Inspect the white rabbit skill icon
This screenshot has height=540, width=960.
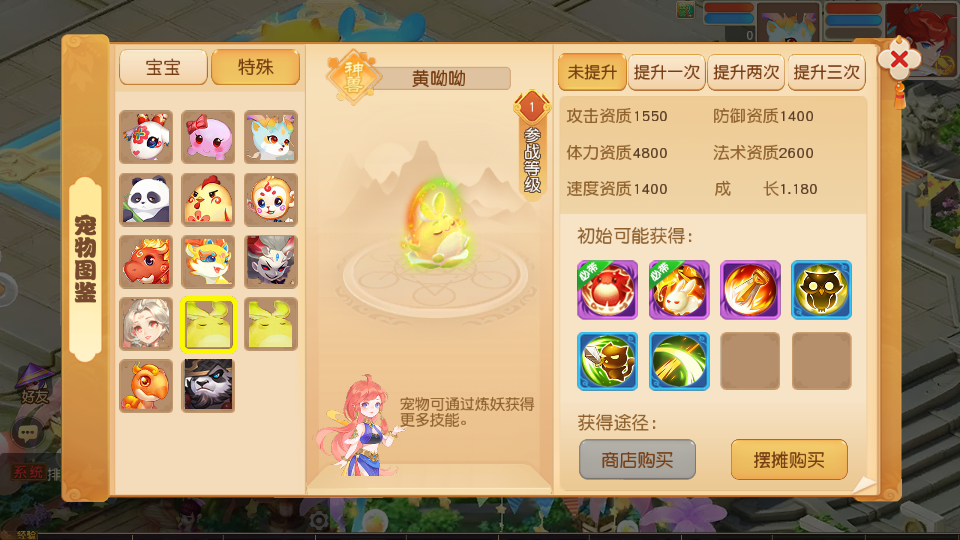[x=679, y=290]
